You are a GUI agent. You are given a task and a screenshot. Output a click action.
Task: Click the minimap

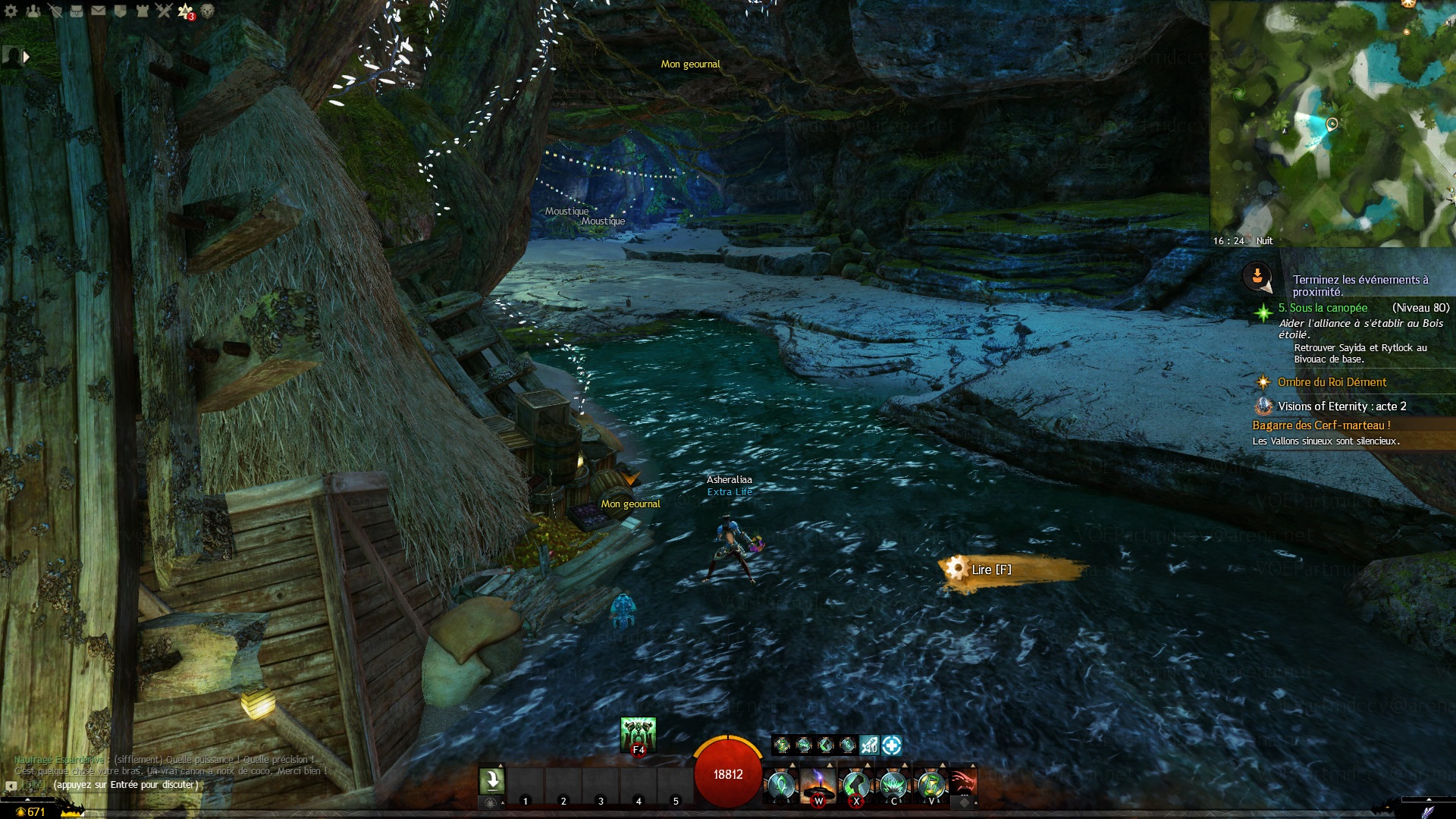[x=1332, y=123]
